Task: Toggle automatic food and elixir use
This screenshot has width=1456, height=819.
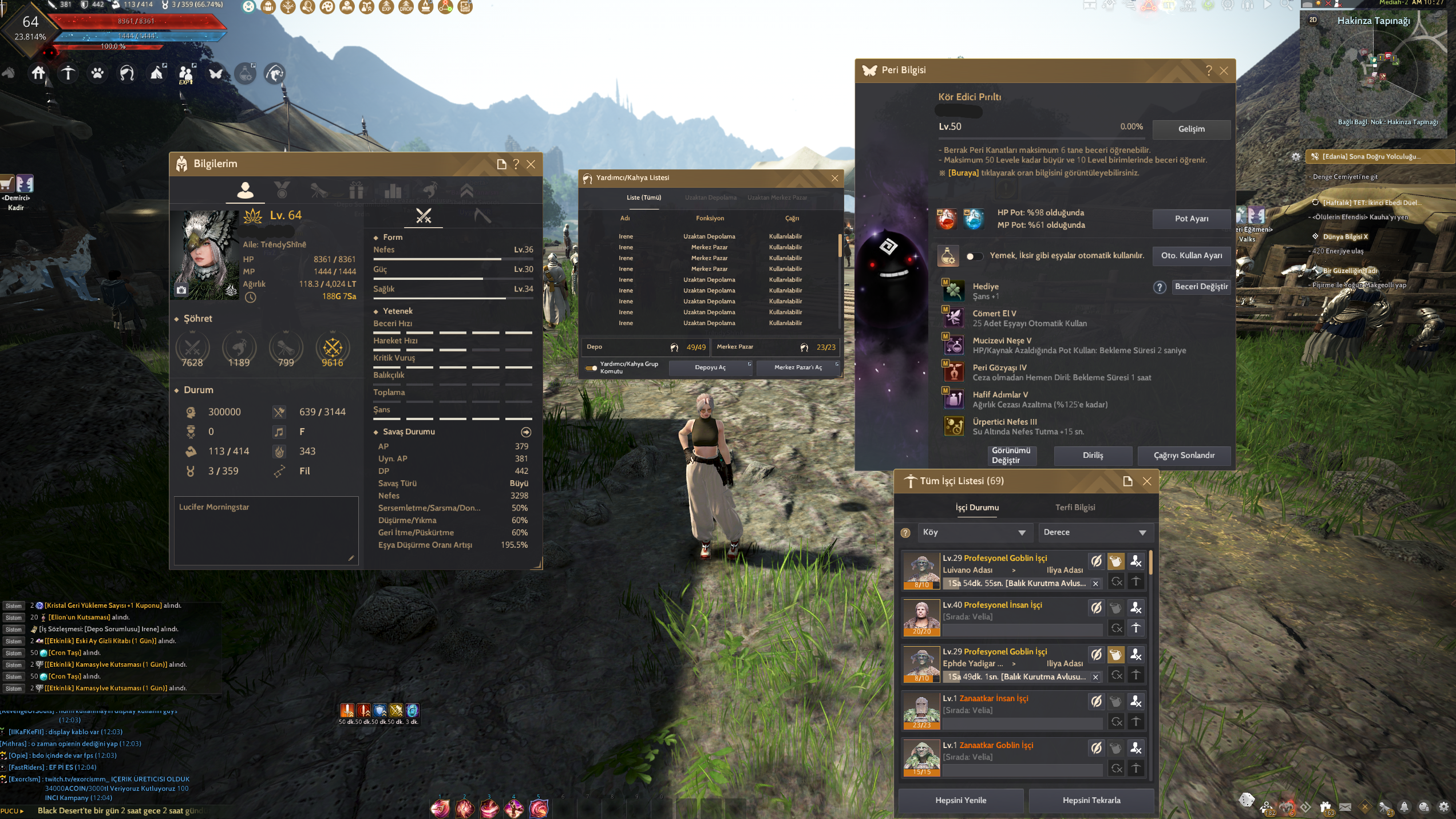Action: pyautogui.click(x=974, y=256)
